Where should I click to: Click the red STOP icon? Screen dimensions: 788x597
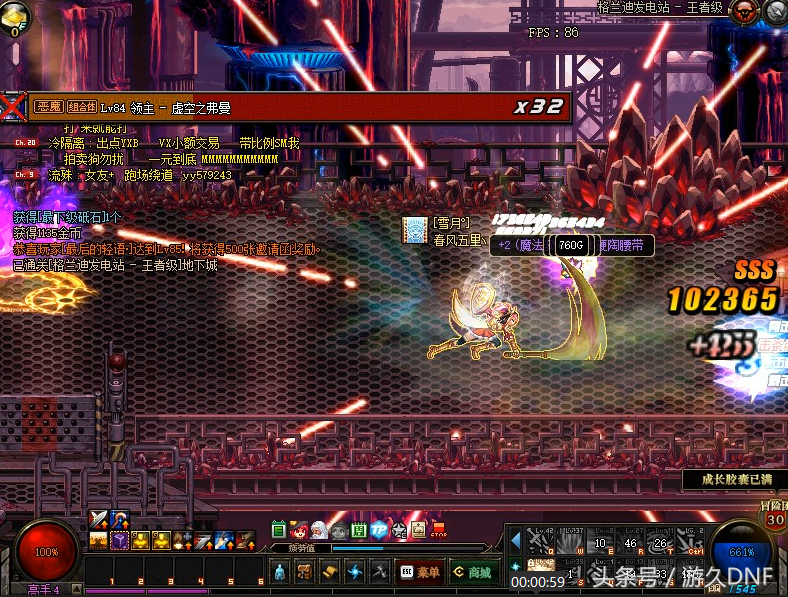(438, 530)
